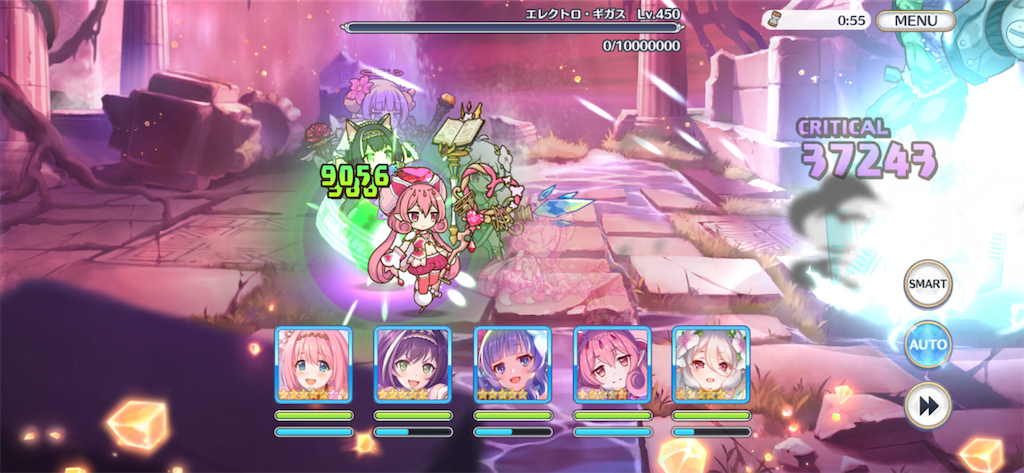
Task: Select the dark purple-haired green-eyed girl portrait
Action: click(x=412, y=364)
